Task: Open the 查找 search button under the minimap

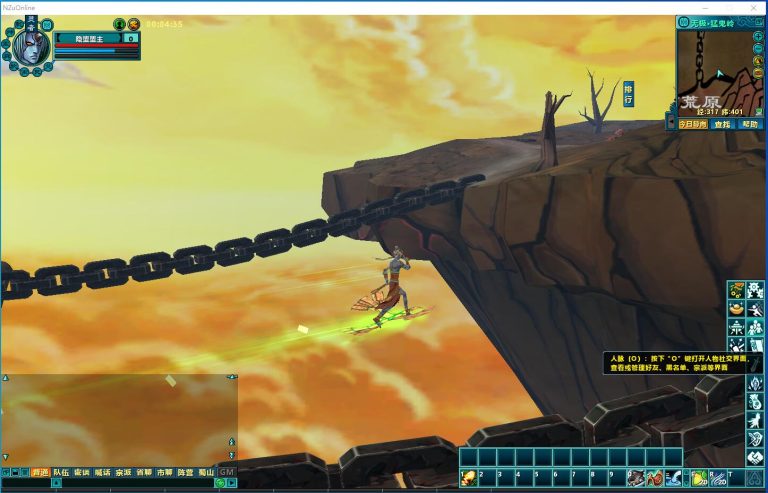Action: (x=722, y=125)
